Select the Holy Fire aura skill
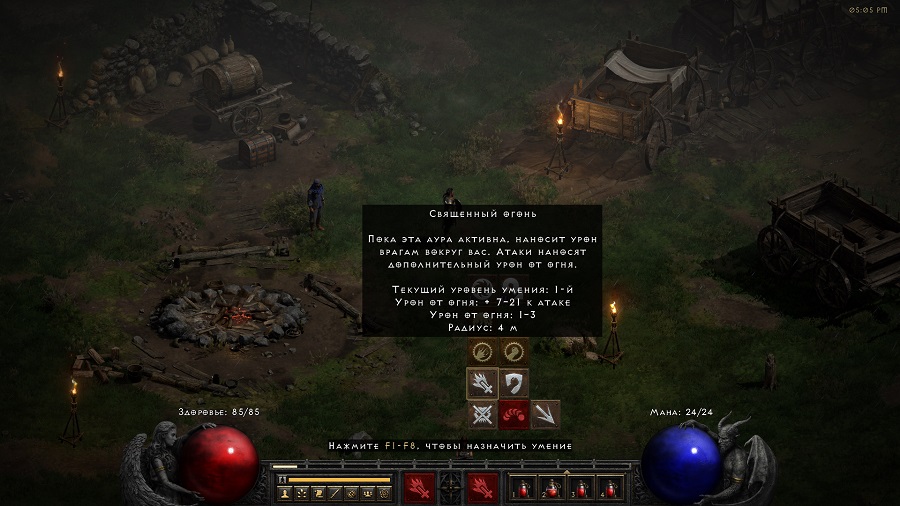The height and width of the screenshot is (506, 900). 482,383
